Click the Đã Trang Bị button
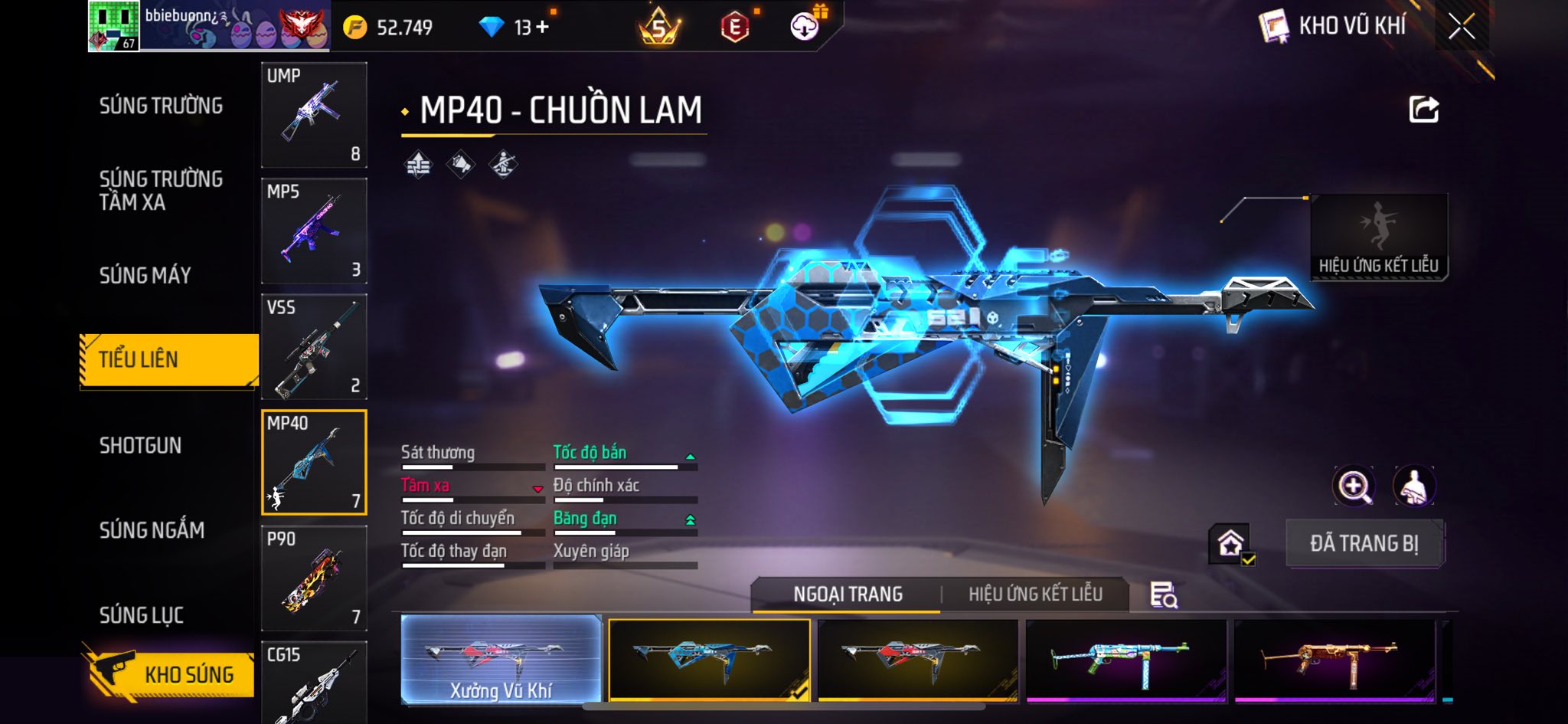 click(x=1364, y=543)
